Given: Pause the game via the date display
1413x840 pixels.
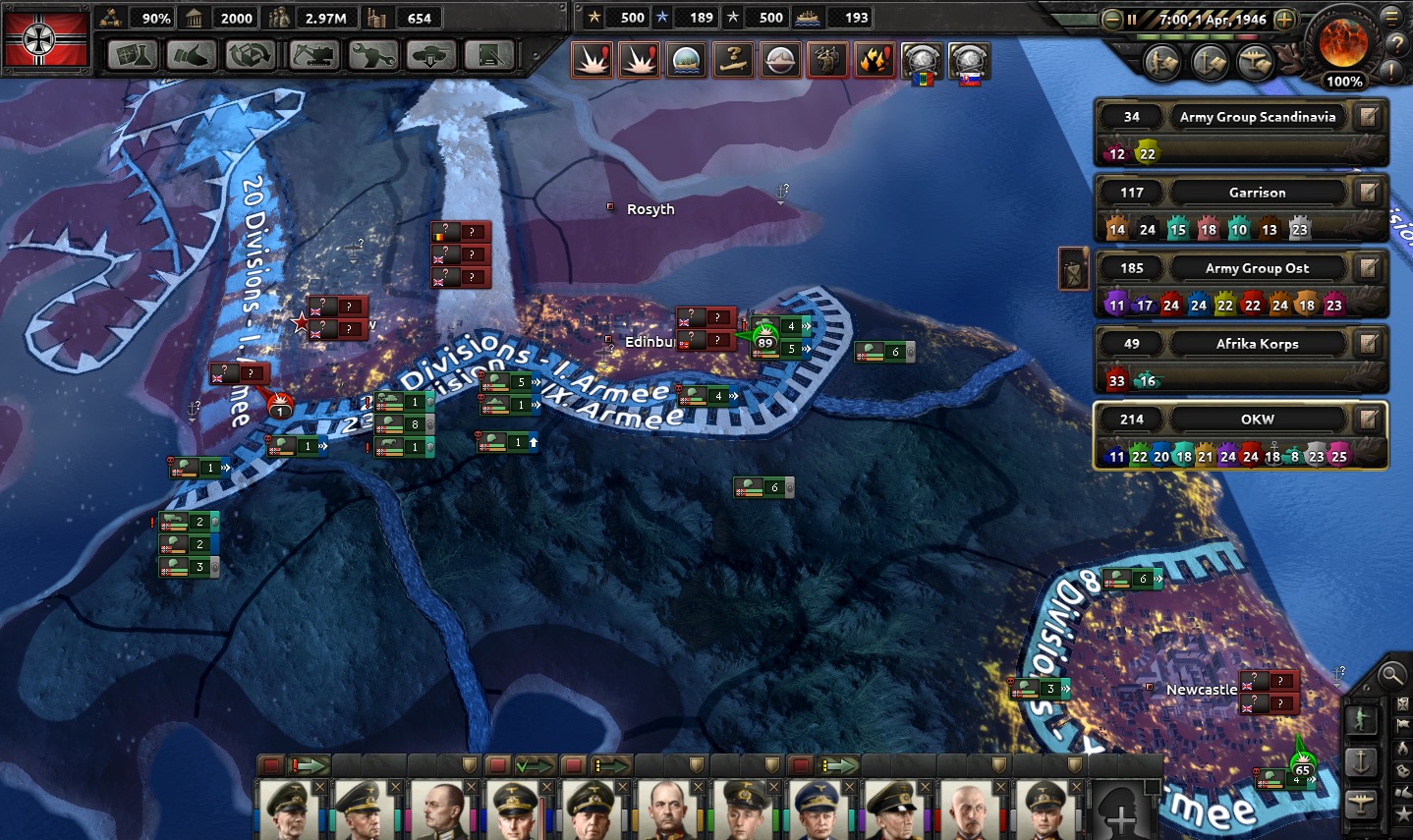Looking at the screenshot, I should click(x=1198, y=19).
